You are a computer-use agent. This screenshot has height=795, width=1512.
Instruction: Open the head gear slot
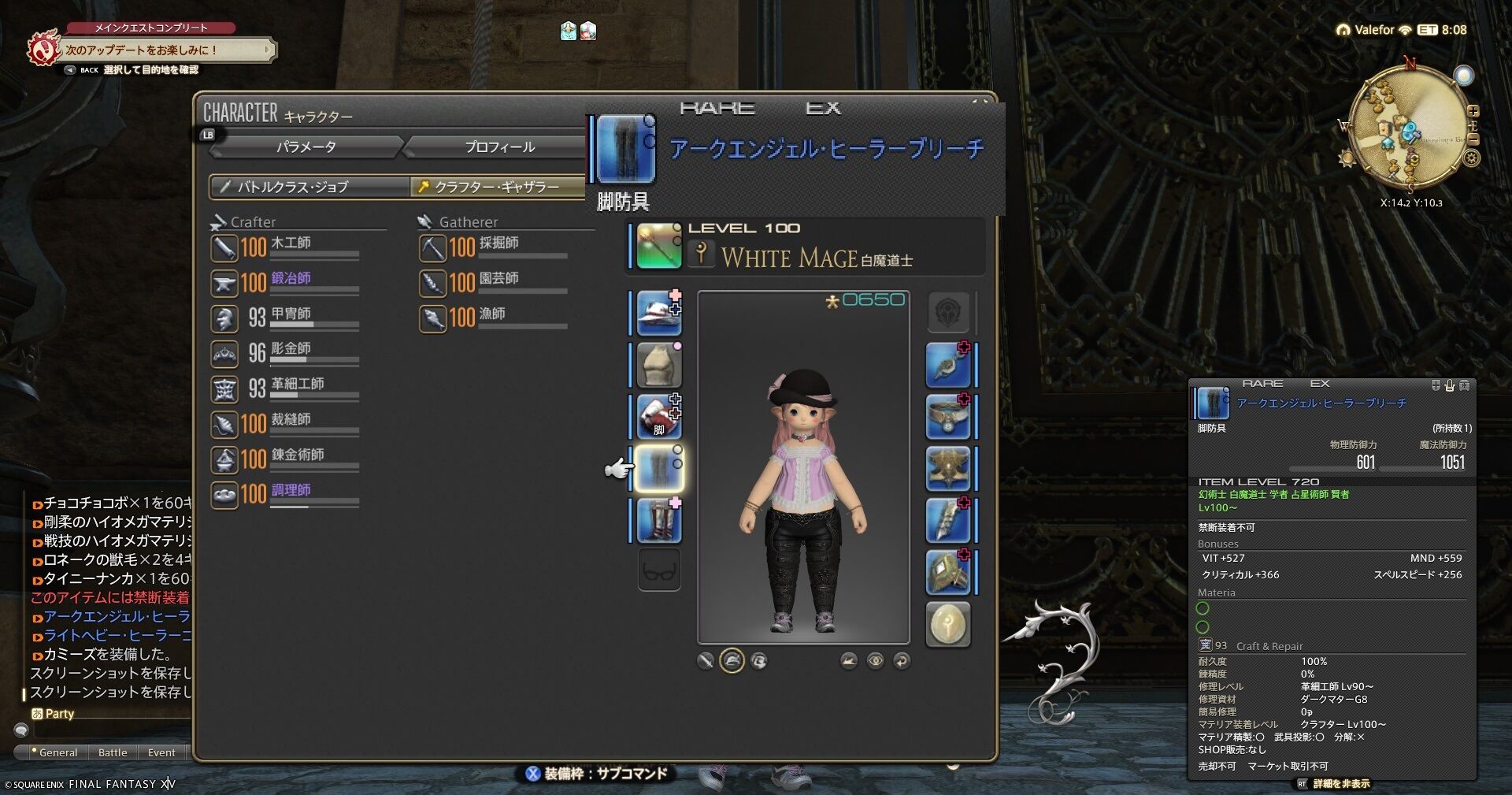point(658,311)
